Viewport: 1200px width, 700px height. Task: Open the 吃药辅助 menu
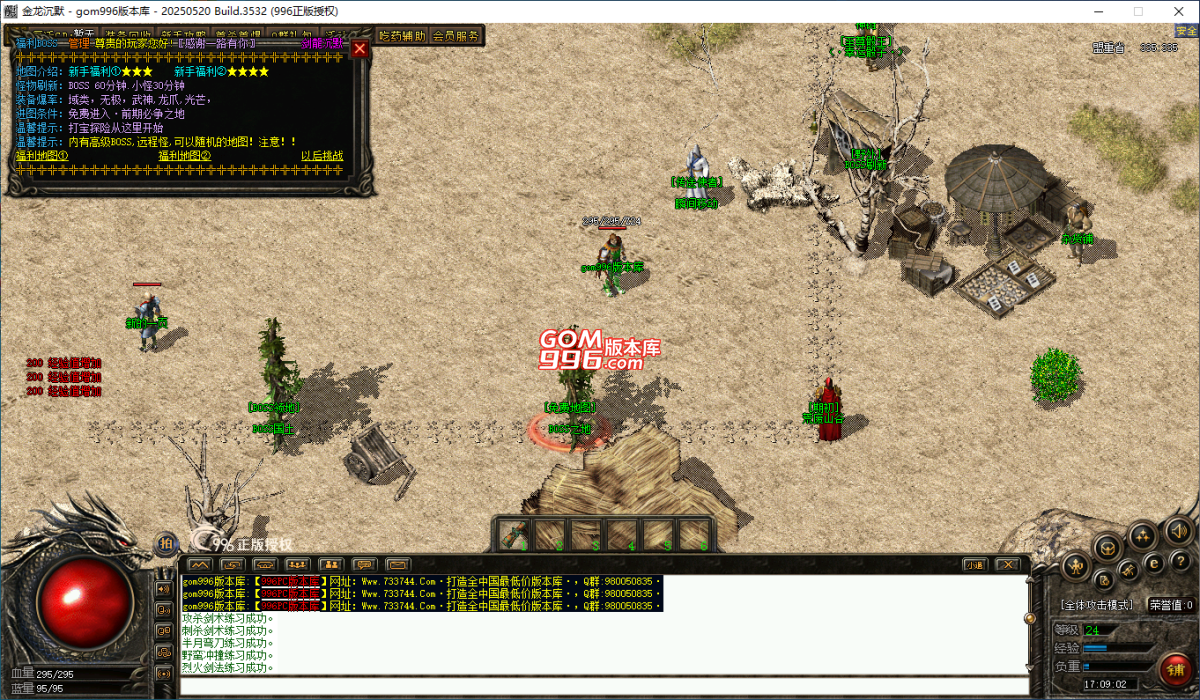[403, 35]
